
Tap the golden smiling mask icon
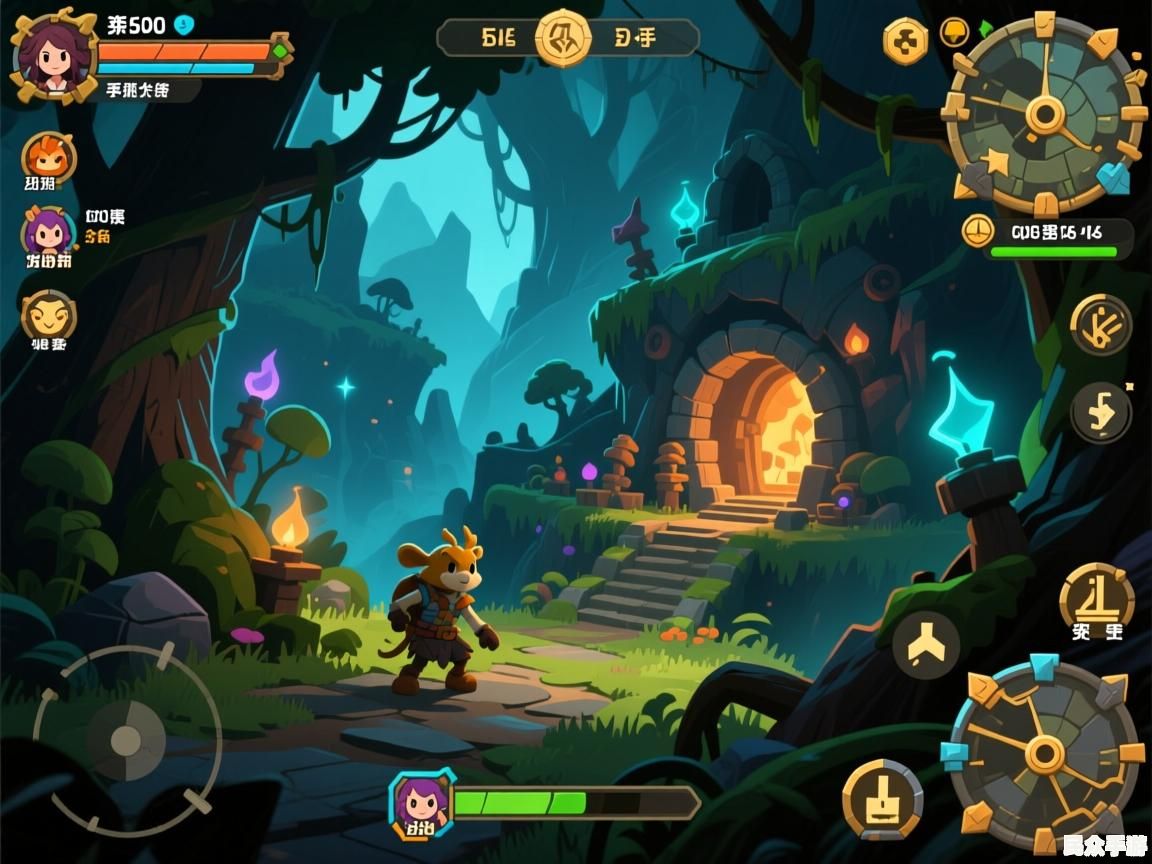tap(48, 317)
